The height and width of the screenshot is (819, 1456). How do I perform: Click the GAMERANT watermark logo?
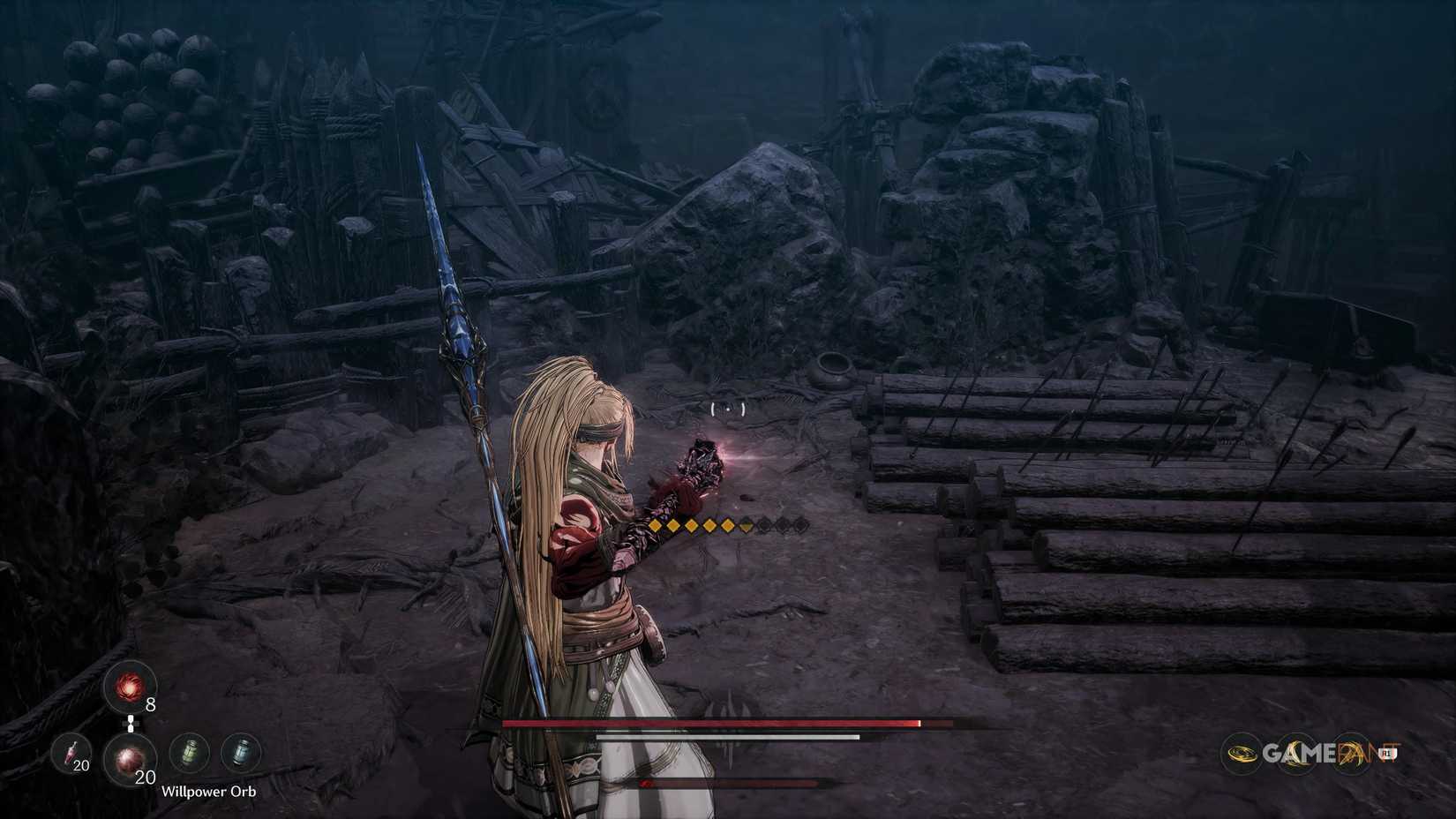pos(1324,752)
